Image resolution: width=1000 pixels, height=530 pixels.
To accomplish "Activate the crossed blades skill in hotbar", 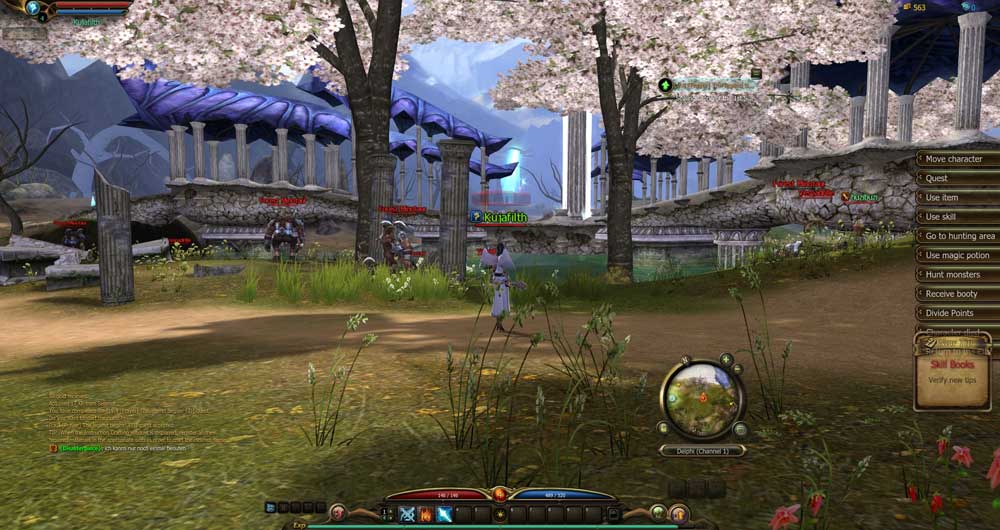I will 408,514.
